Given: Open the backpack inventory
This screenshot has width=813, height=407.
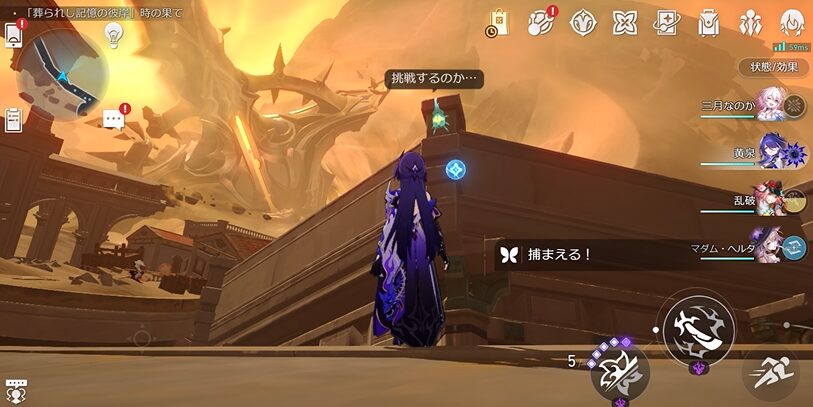Looking at the screenshot, I should pos(708,22).
